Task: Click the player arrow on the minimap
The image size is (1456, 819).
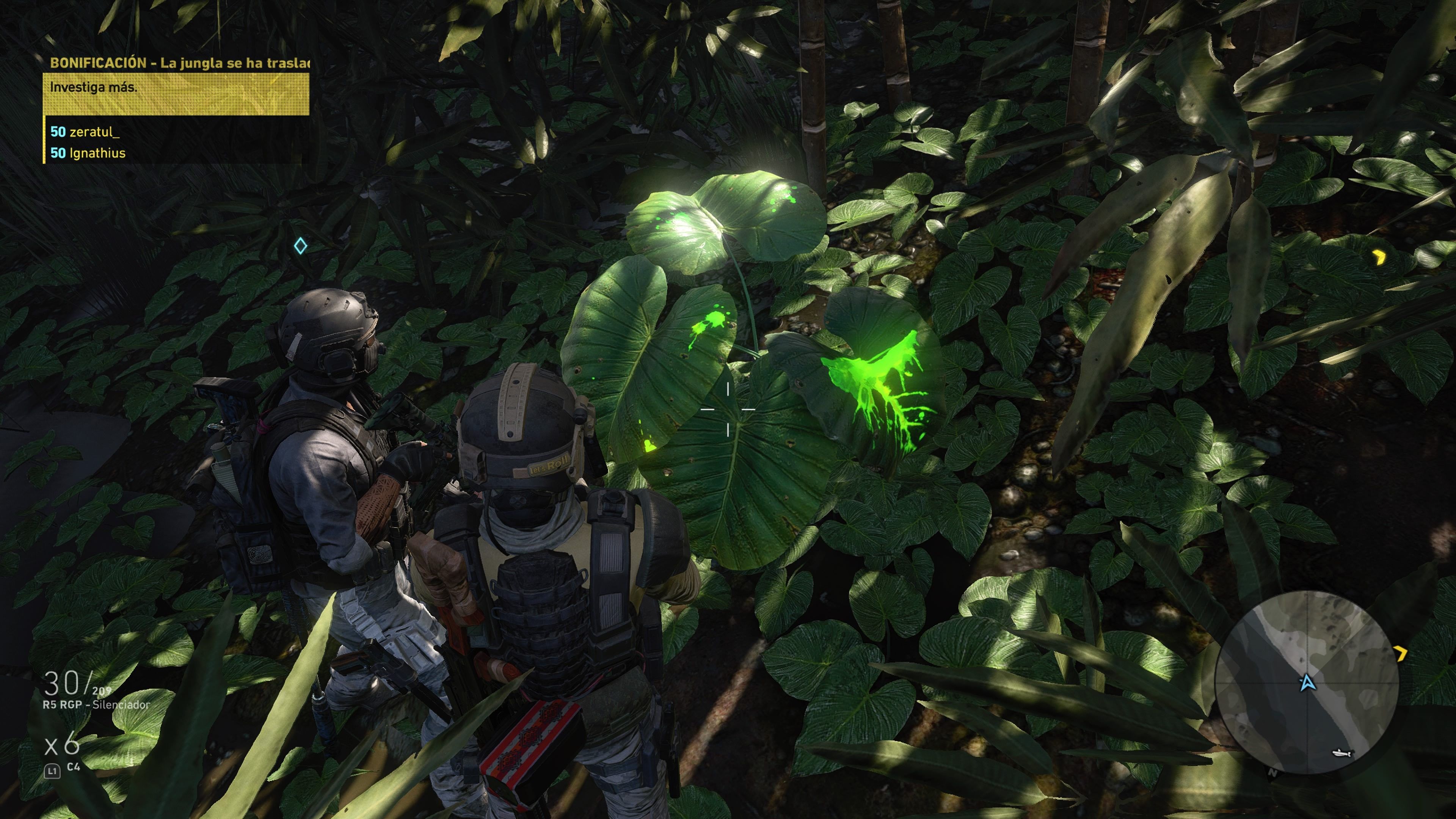Action: [1307, 683]
